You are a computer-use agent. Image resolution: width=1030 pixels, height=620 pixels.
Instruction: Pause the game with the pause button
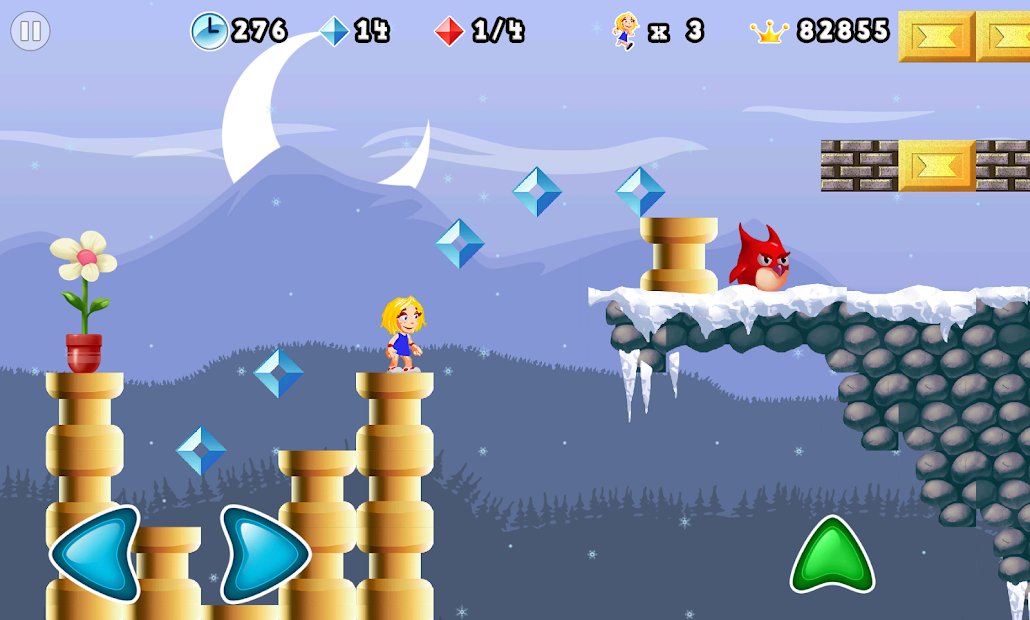click(30, 31)
